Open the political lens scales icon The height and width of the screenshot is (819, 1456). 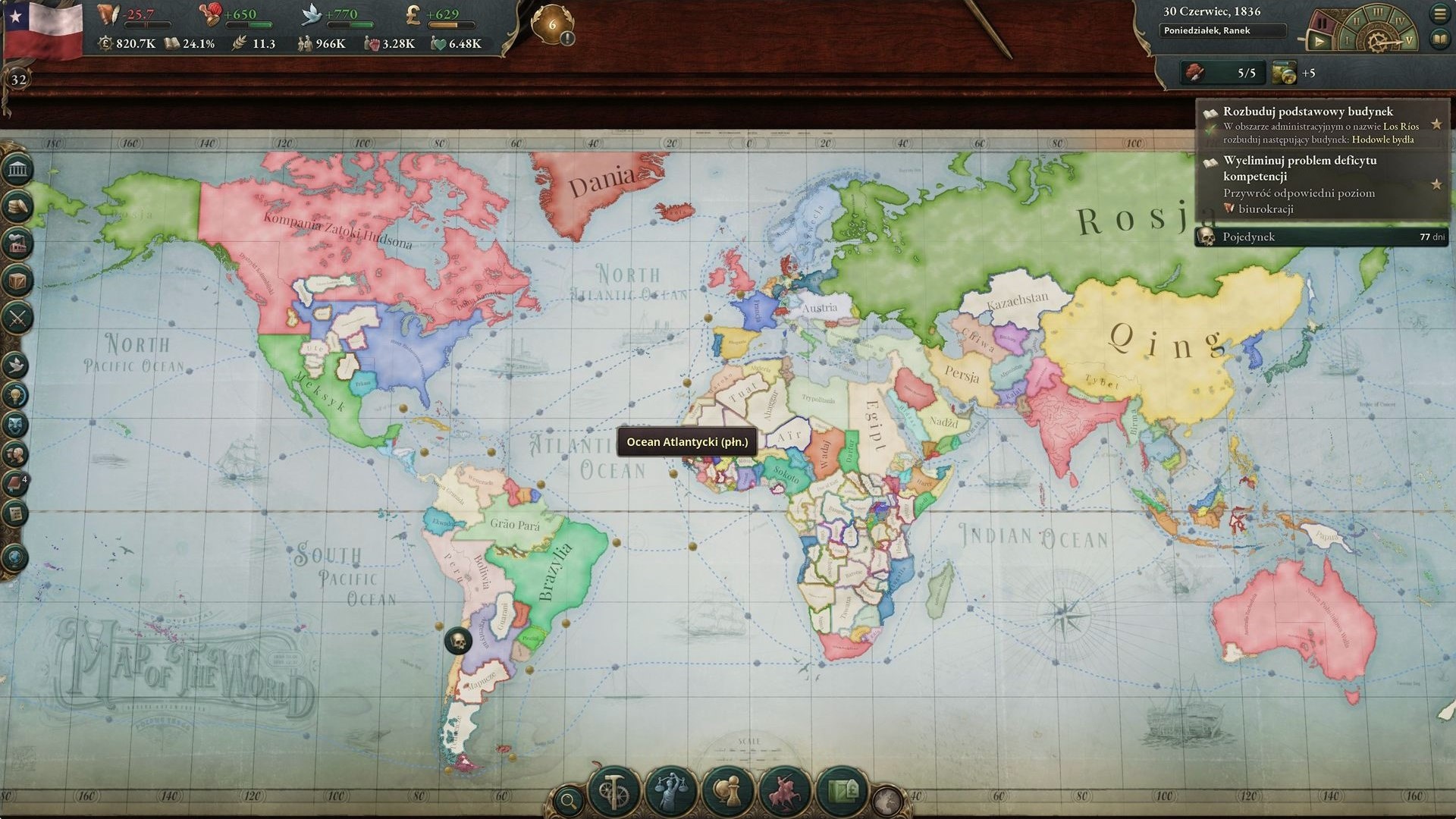[671, 791]
